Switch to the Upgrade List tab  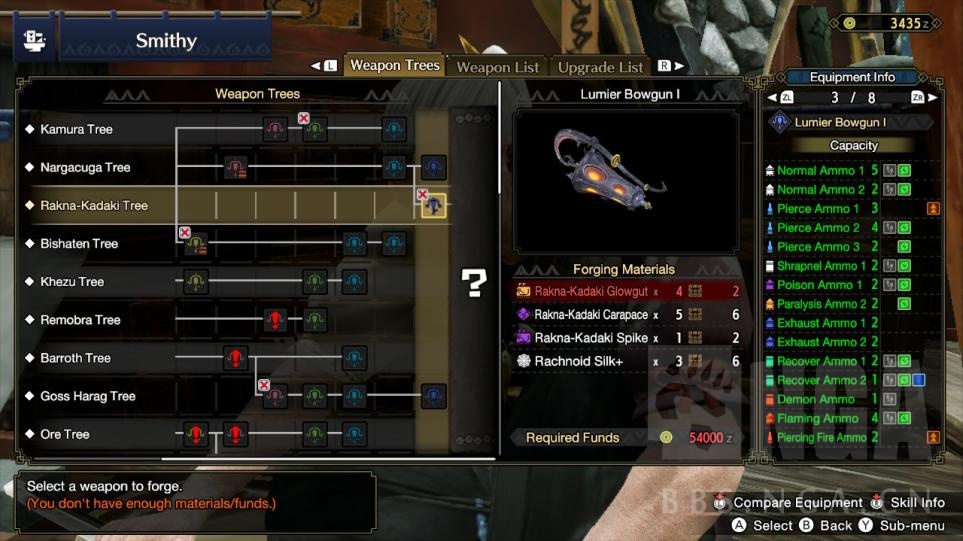pos(600,67)
